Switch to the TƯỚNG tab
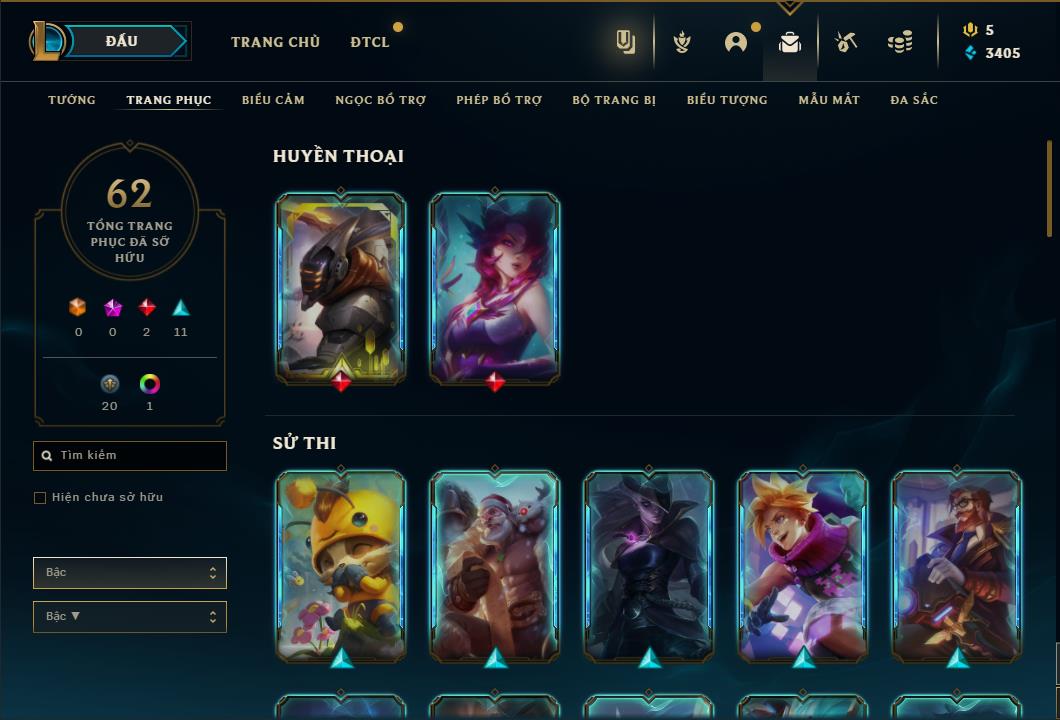This screenshot has height=720, width=1060. [x=72, y=100]
